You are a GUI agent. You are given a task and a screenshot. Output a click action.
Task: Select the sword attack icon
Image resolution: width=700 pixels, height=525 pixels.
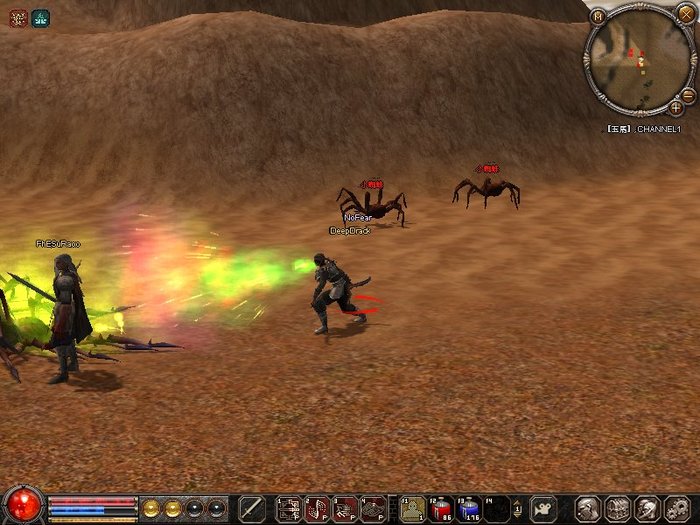coord(252,508)
